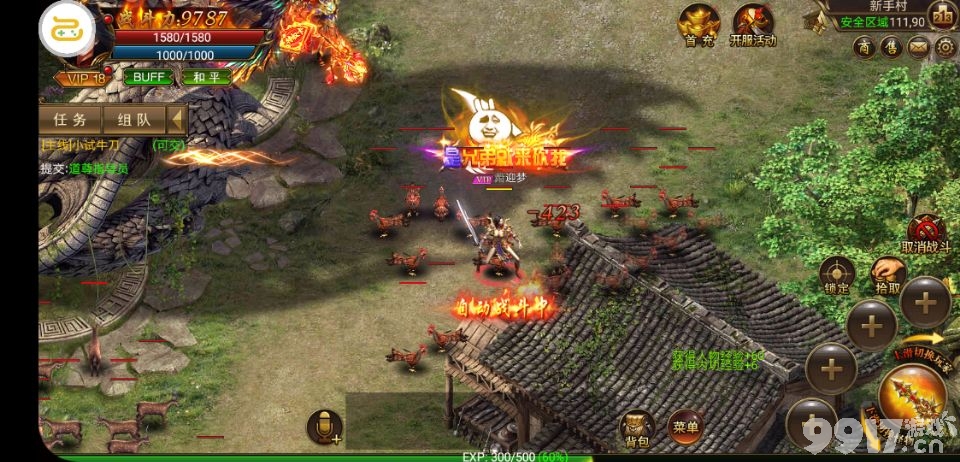Image resolution: width=960 pixels, height=462 pixels.
Task: Open the mail envelope icon
Action: (918, 47)
